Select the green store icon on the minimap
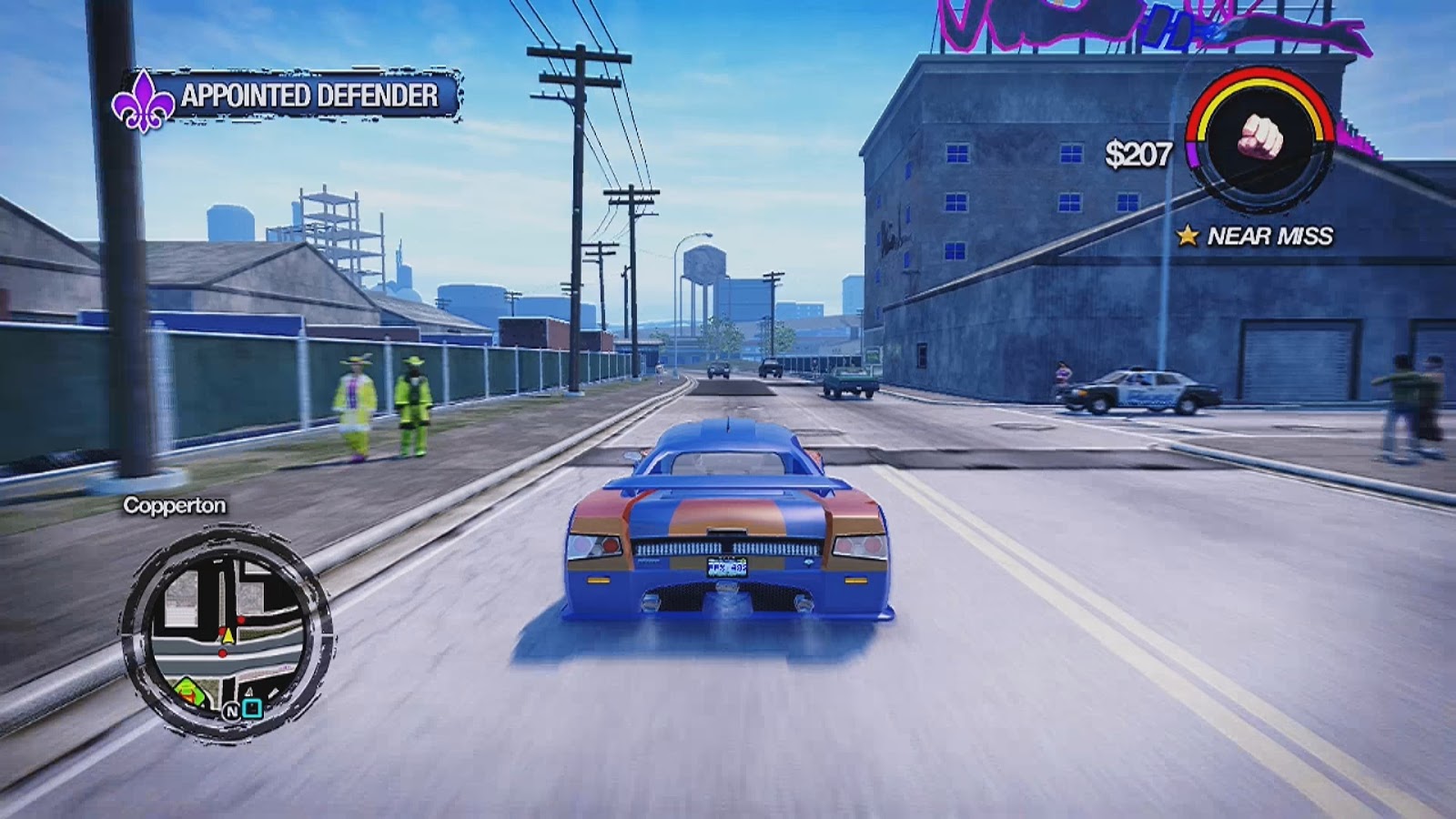The height and width of the screenshot is (819, 1456). [188, 690]
